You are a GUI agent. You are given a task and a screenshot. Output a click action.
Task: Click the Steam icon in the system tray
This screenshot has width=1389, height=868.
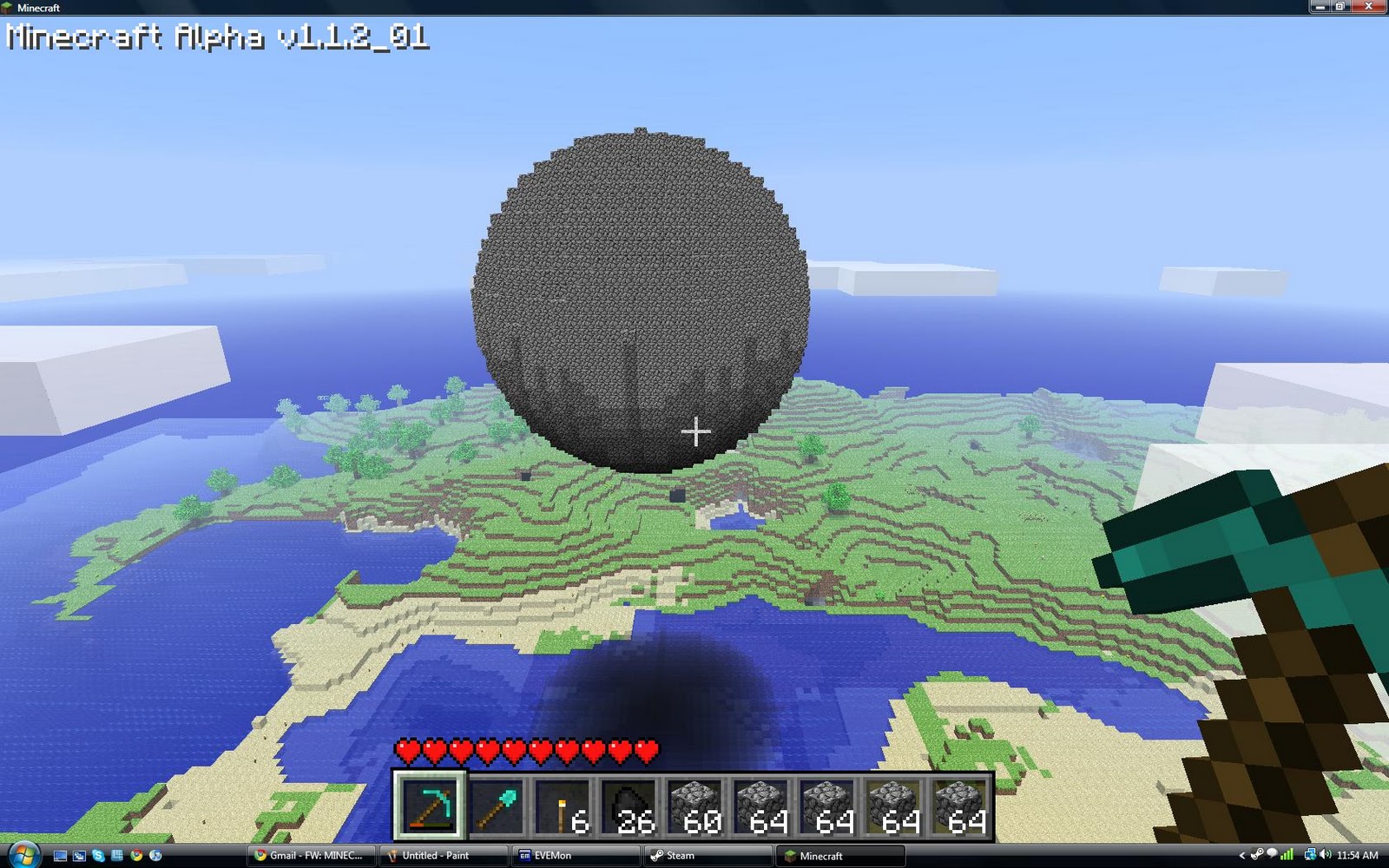click(1257, 856)
